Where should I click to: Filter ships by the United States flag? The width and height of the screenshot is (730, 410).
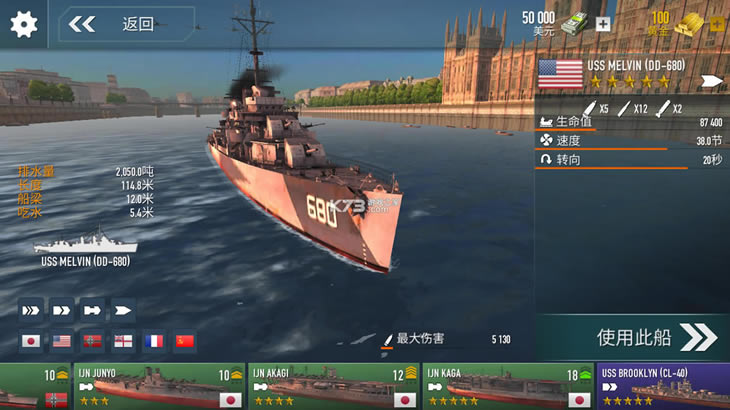(62, 342)
